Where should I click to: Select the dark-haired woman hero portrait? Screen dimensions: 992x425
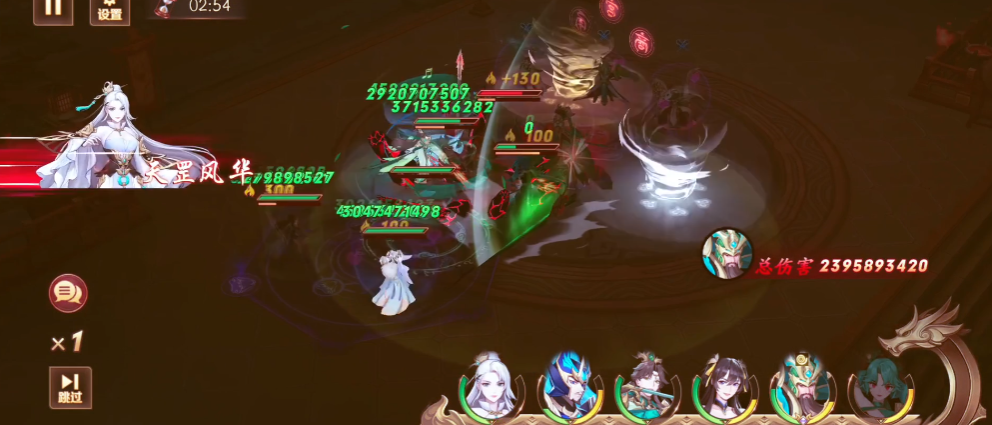point(725,388)
